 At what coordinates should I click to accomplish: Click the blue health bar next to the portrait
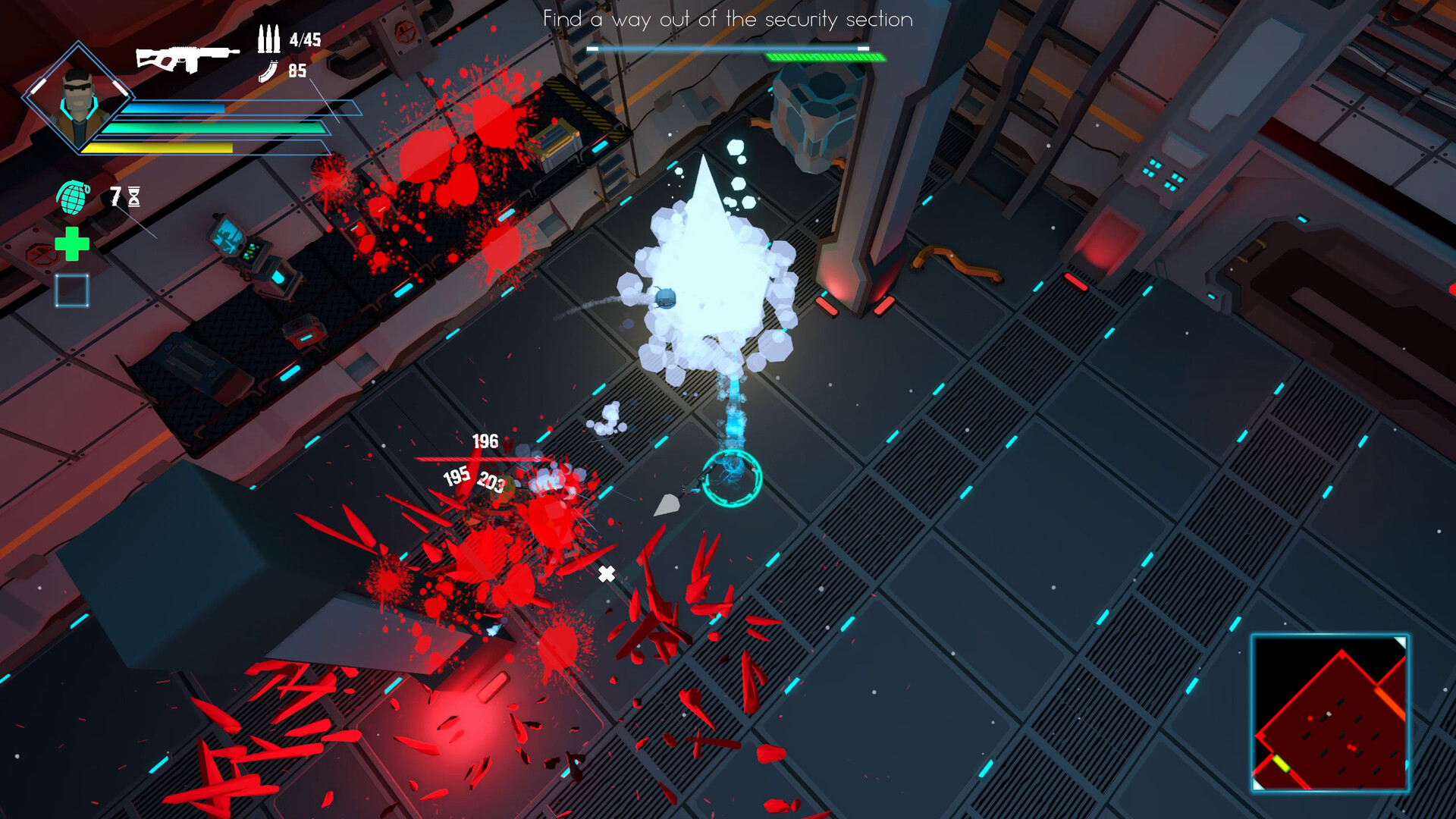(x=174, y=107)
